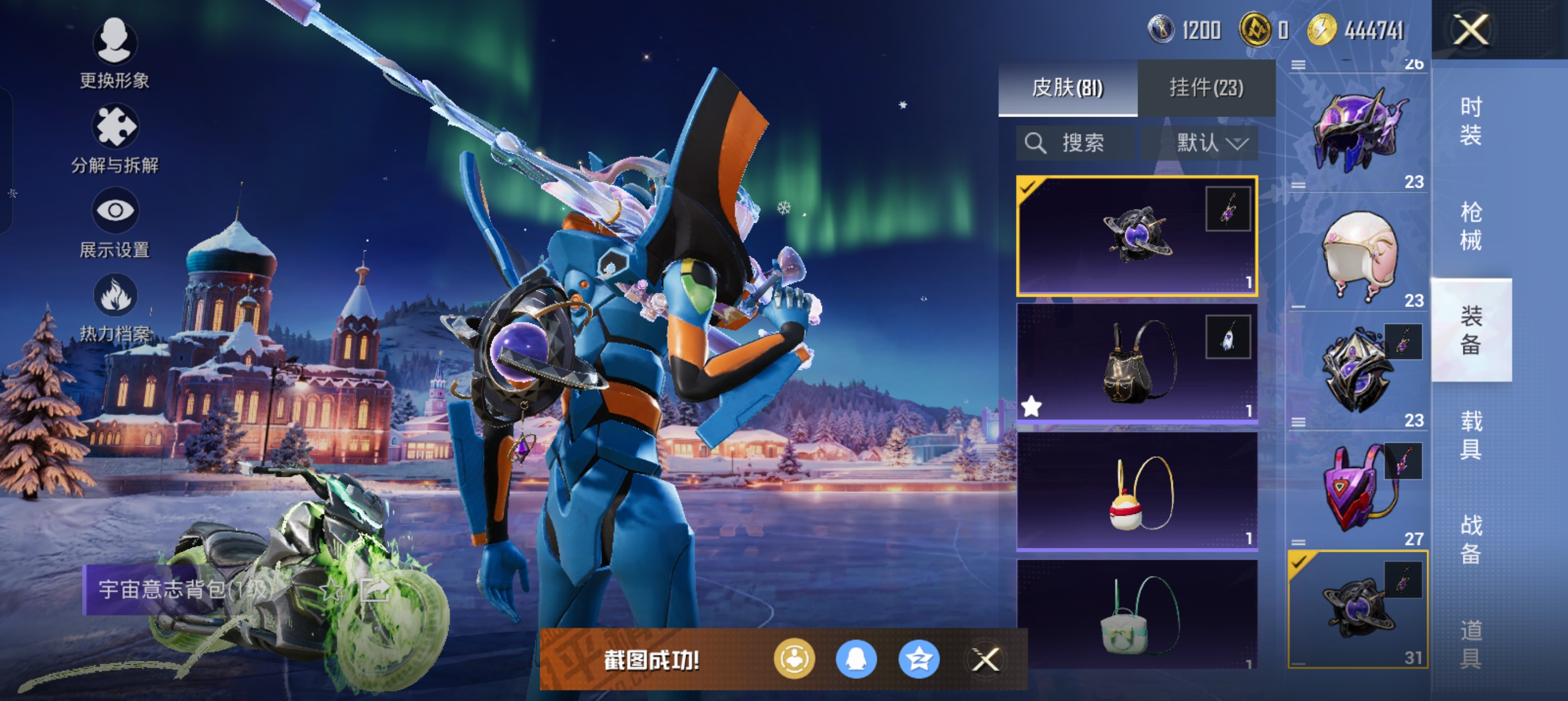Choose the 战备 combat gear category
The height and width of the screenshot is (701, 1568).
[1471, 539]
